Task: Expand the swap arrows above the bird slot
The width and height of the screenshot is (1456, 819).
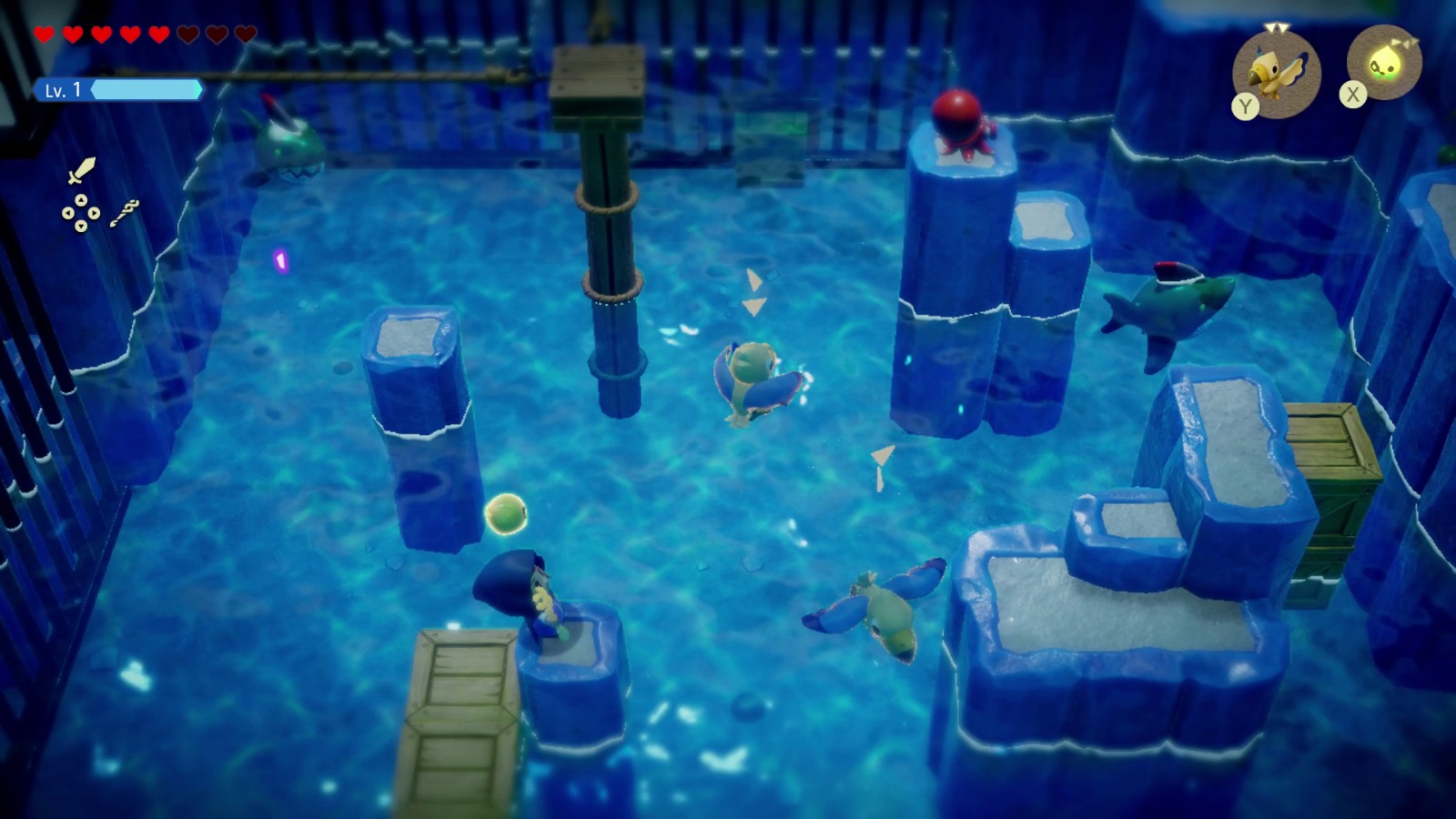Action: [1277, 28]
